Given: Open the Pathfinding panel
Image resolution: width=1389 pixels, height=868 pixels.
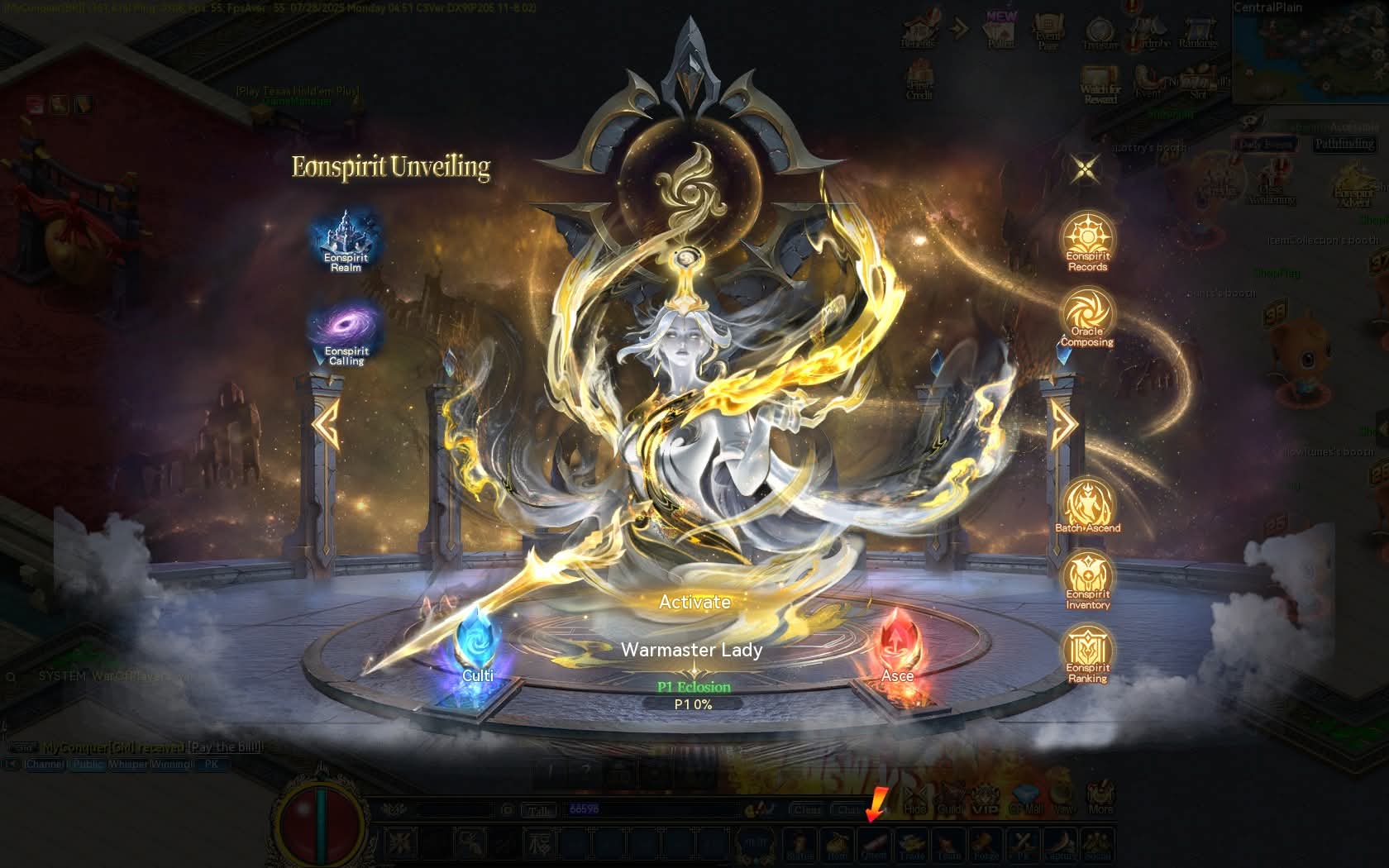Looking at the screenshot, I should (x=1345, y=144).
